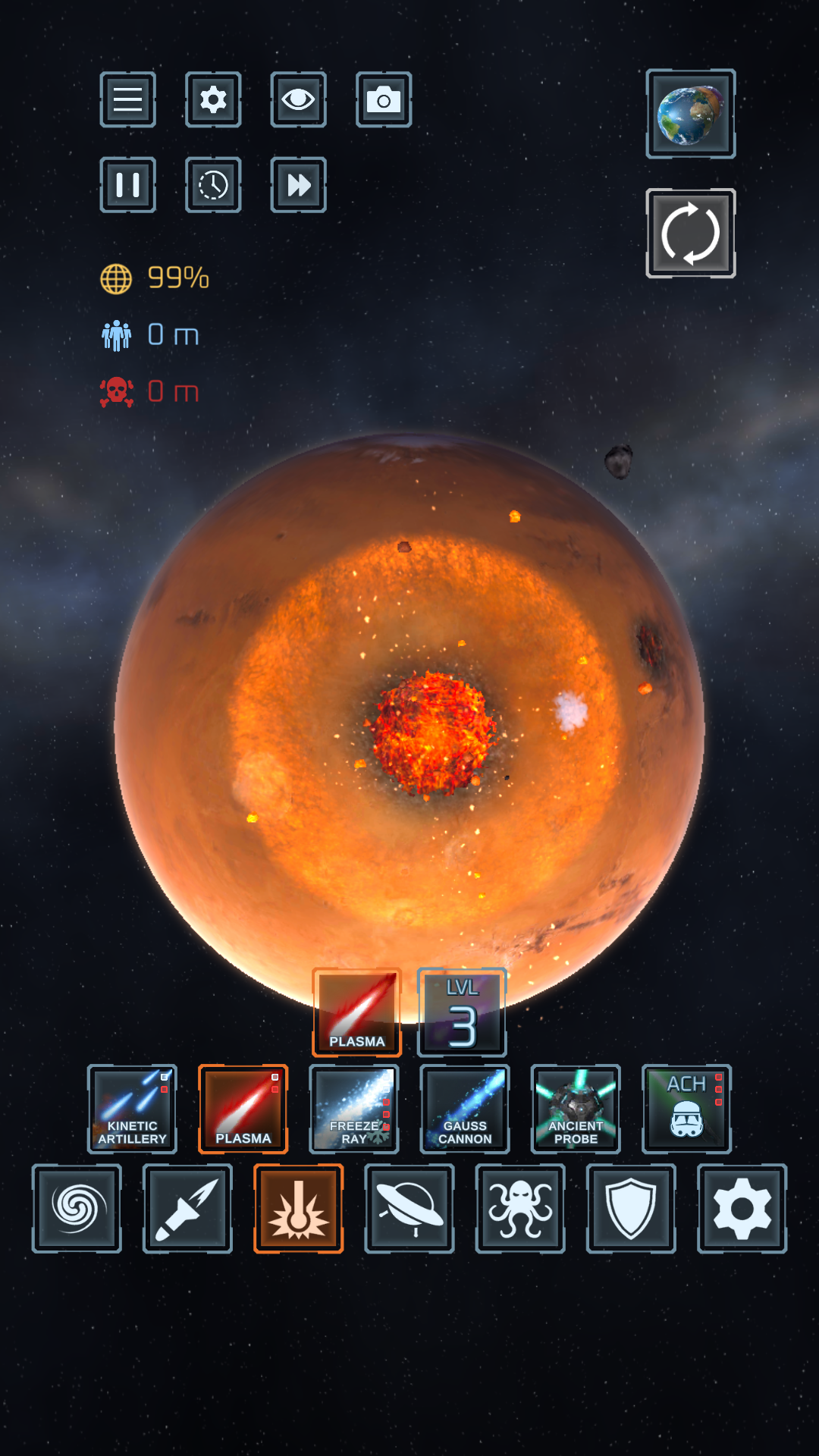Fast-forward the simulation speed

pos(298,185)
